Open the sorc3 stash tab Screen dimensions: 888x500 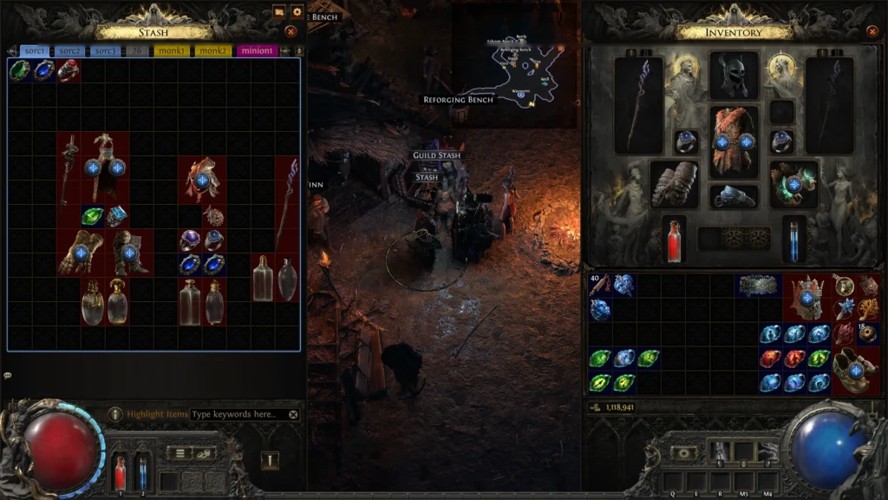104,51
